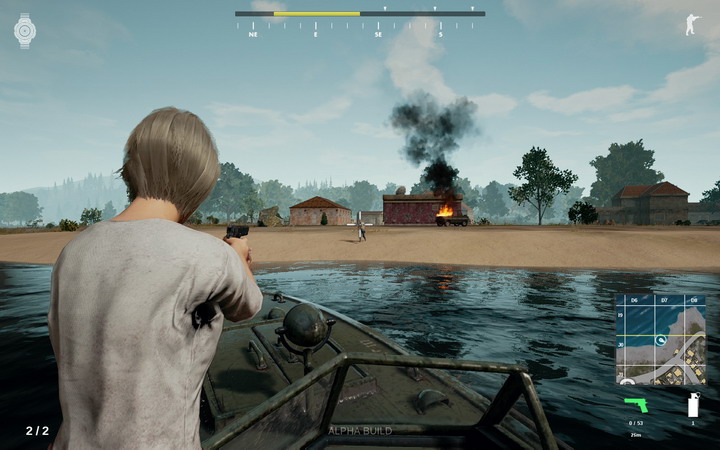Click the compass heading bar
Image resolution: width=720 pixels, height=450 pixels.
tap(360, 14)
